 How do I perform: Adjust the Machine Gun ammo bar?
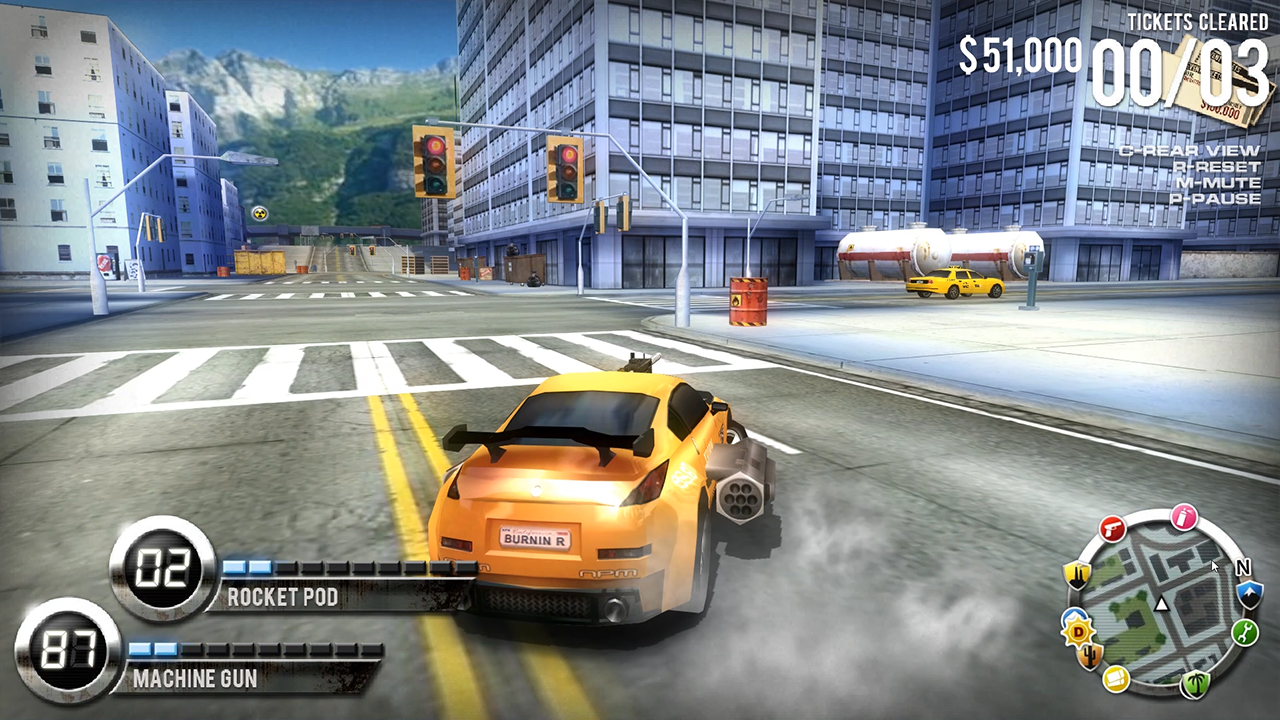(x=250, y=648)
